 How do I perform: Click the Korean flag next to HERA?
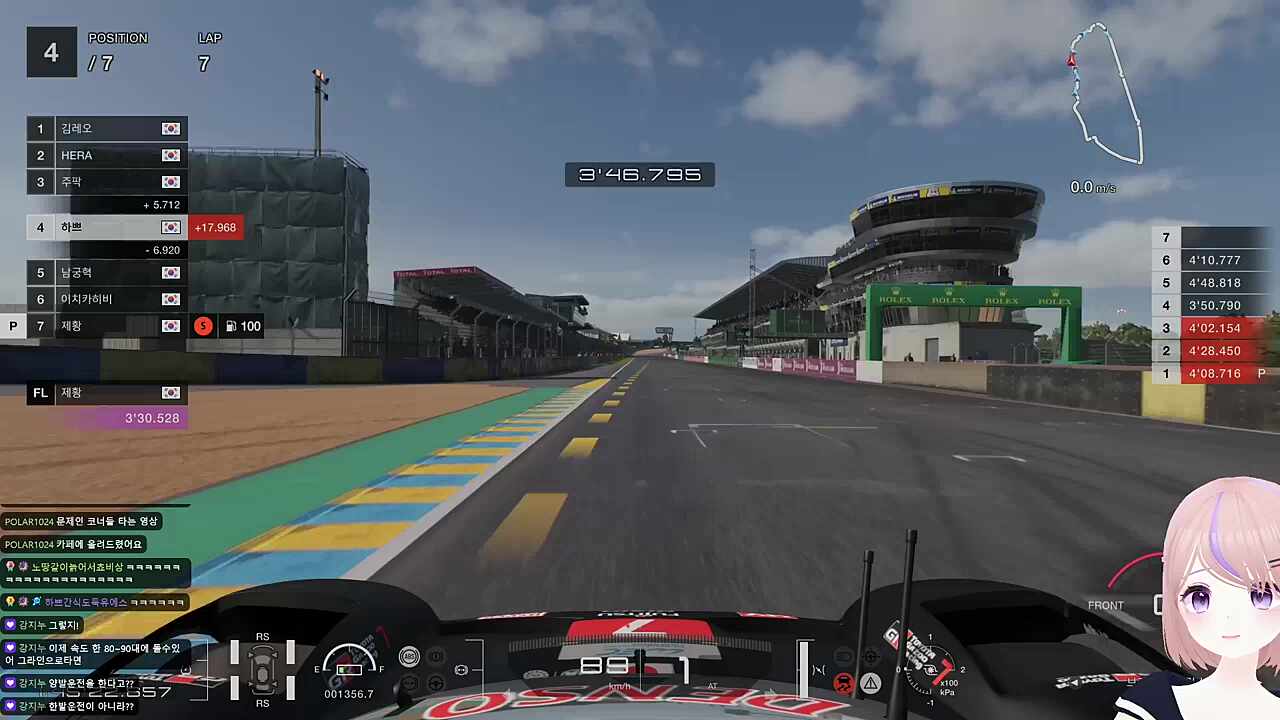click(170, 155)
